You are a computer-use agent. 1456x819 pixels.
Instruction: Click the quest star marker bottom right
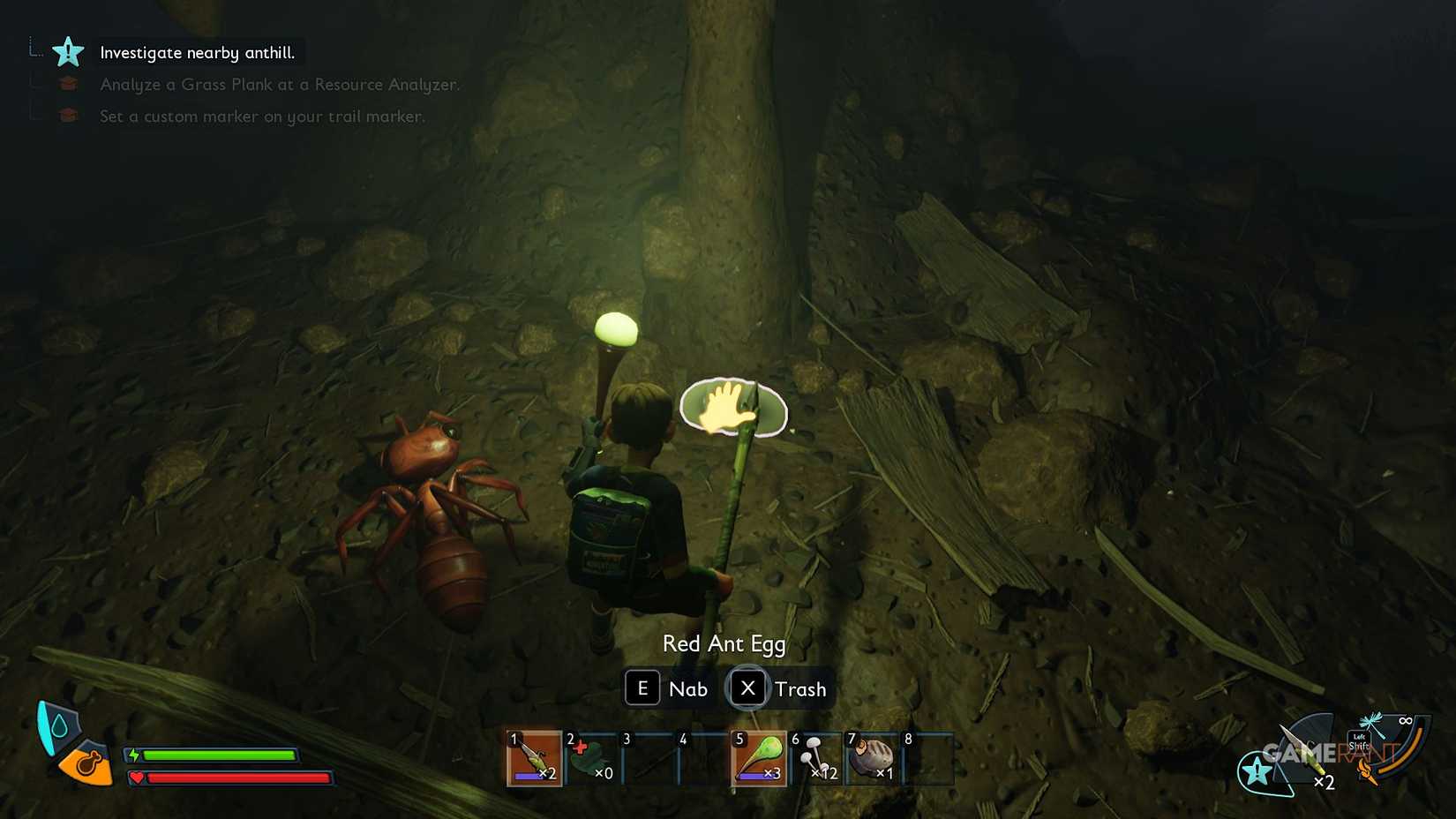point(1254,769)
